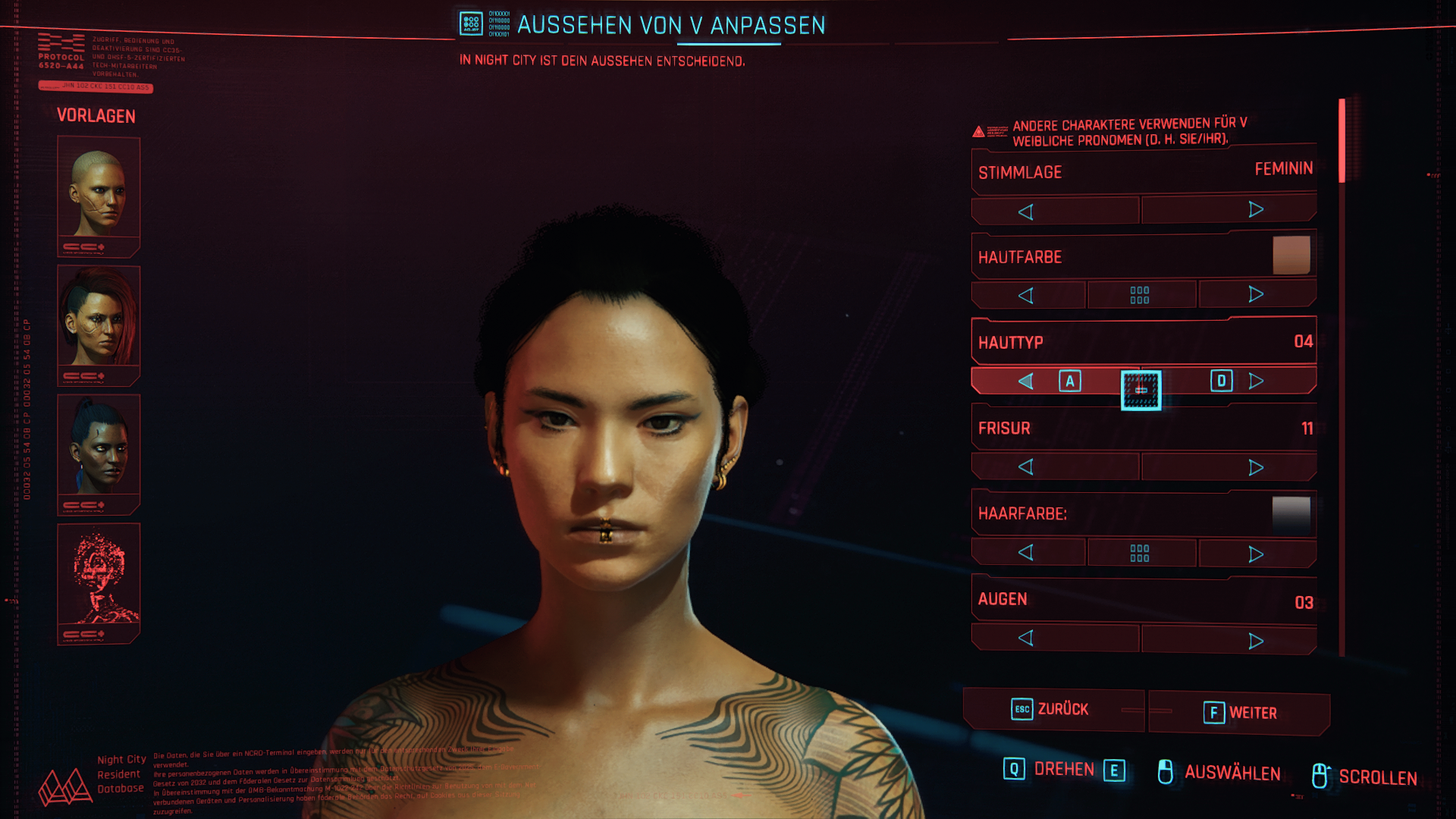The image size is (1456, 819).
Task: Pick the blue-haired ponytail preset thumbnail
Action: 99,453
